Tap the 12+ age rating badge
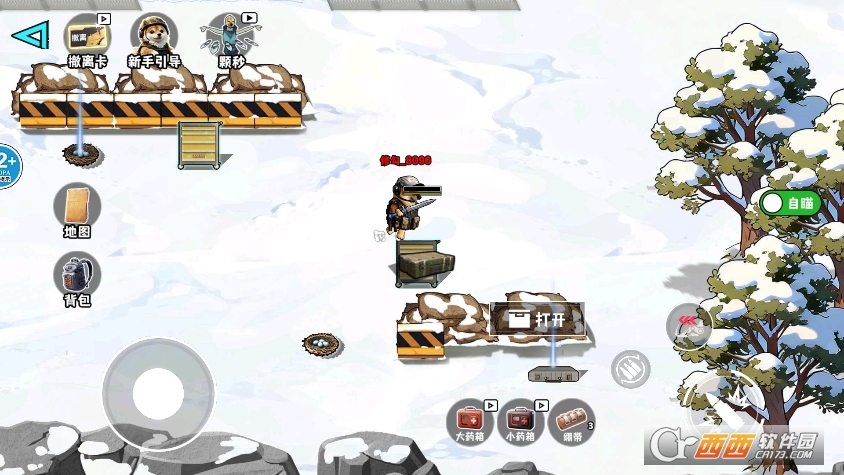This screenshot has width=844, height=475. pos(6,165)
